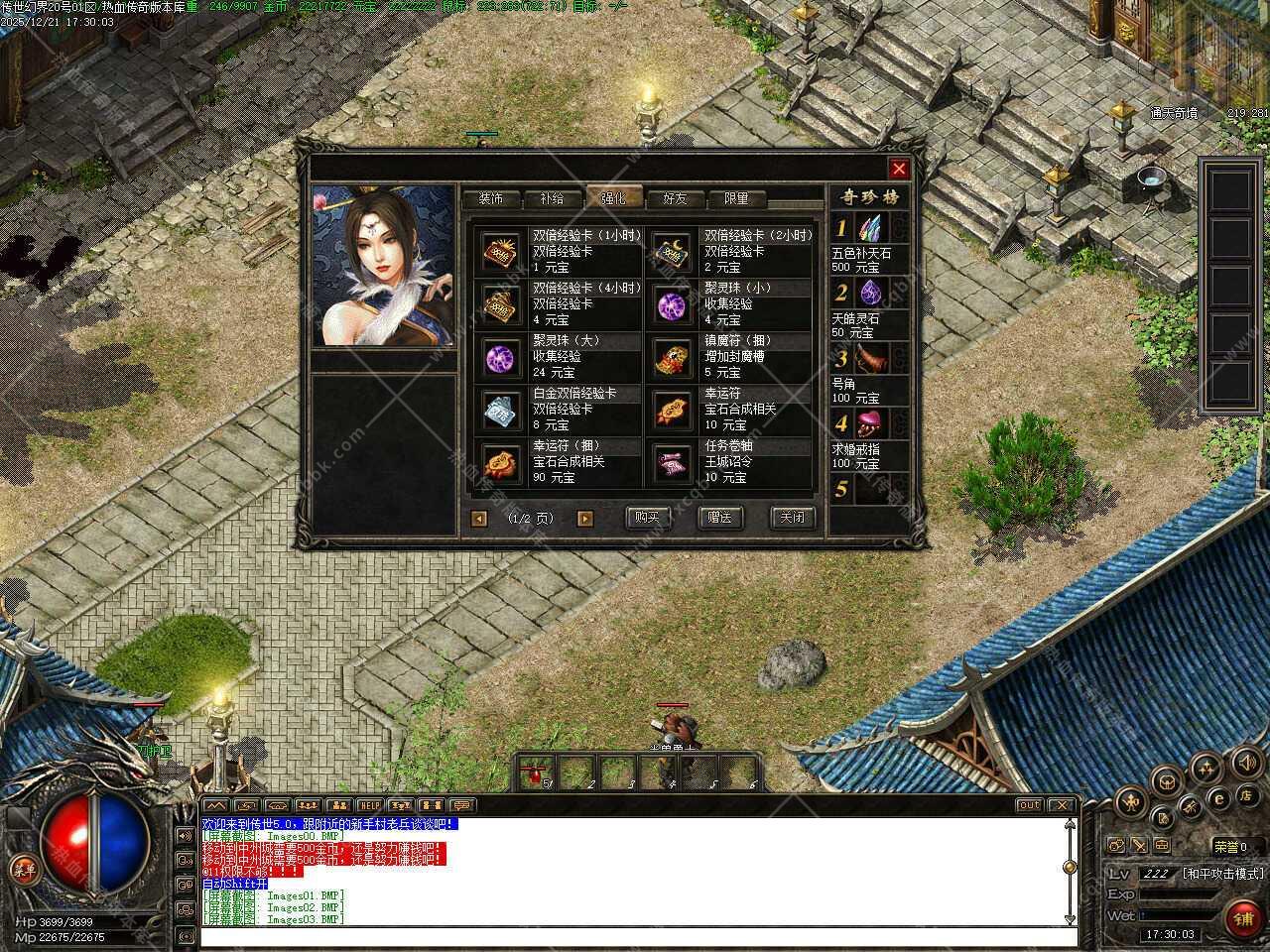Select the 双倍经验卡（1小时）item
The height and width of the screenshot is (952, 1270).
[503, 252]
